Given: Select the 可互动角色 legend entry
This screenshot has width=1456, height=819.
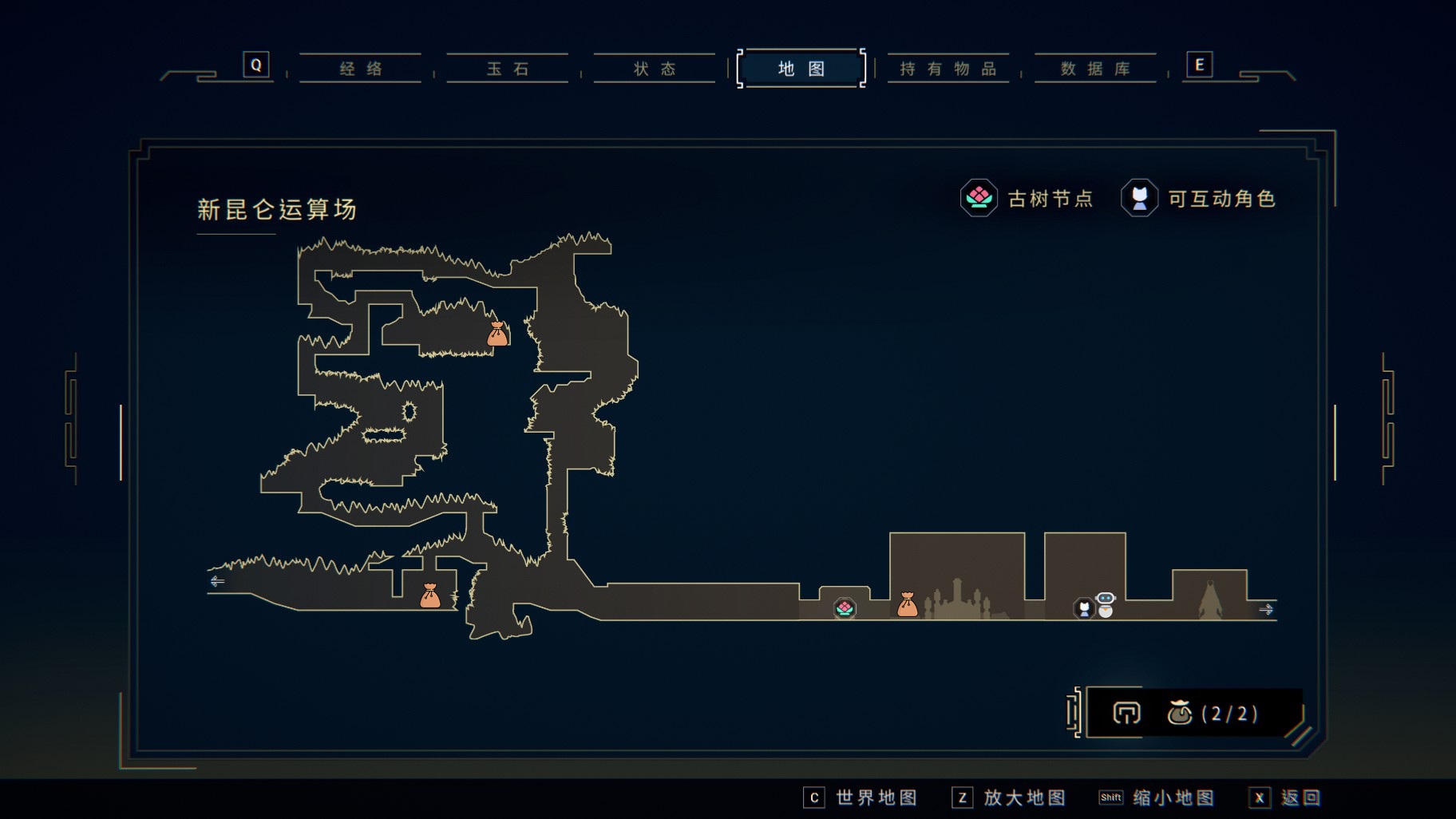Looking at the screenshot, I should pyautogui.click(x=1198, y=198).
